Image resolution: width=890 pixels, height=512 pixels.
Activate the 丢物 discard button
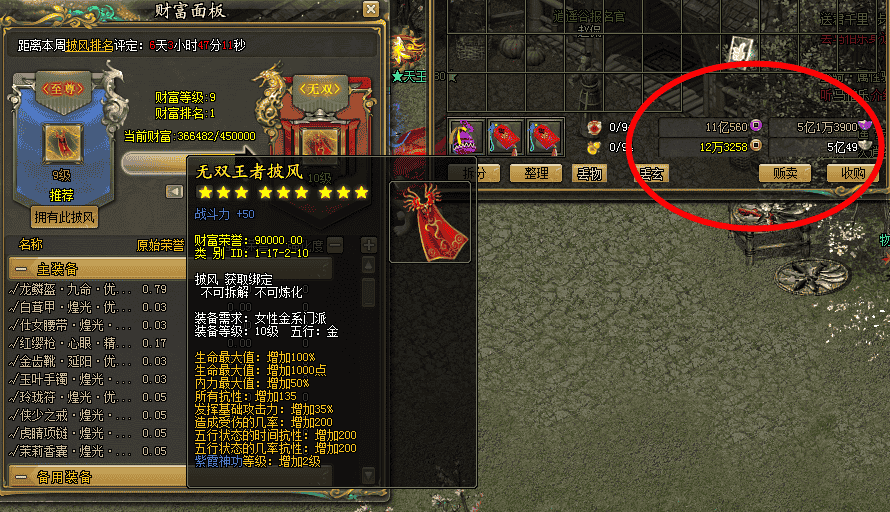(589, 173)
